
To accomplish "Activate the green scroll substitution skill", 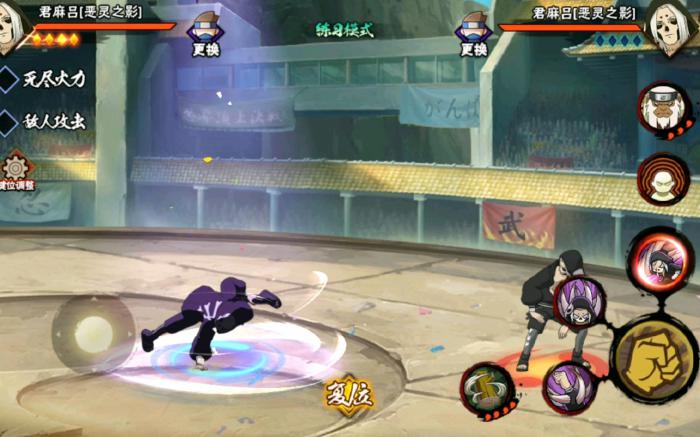I will (488, 389).
